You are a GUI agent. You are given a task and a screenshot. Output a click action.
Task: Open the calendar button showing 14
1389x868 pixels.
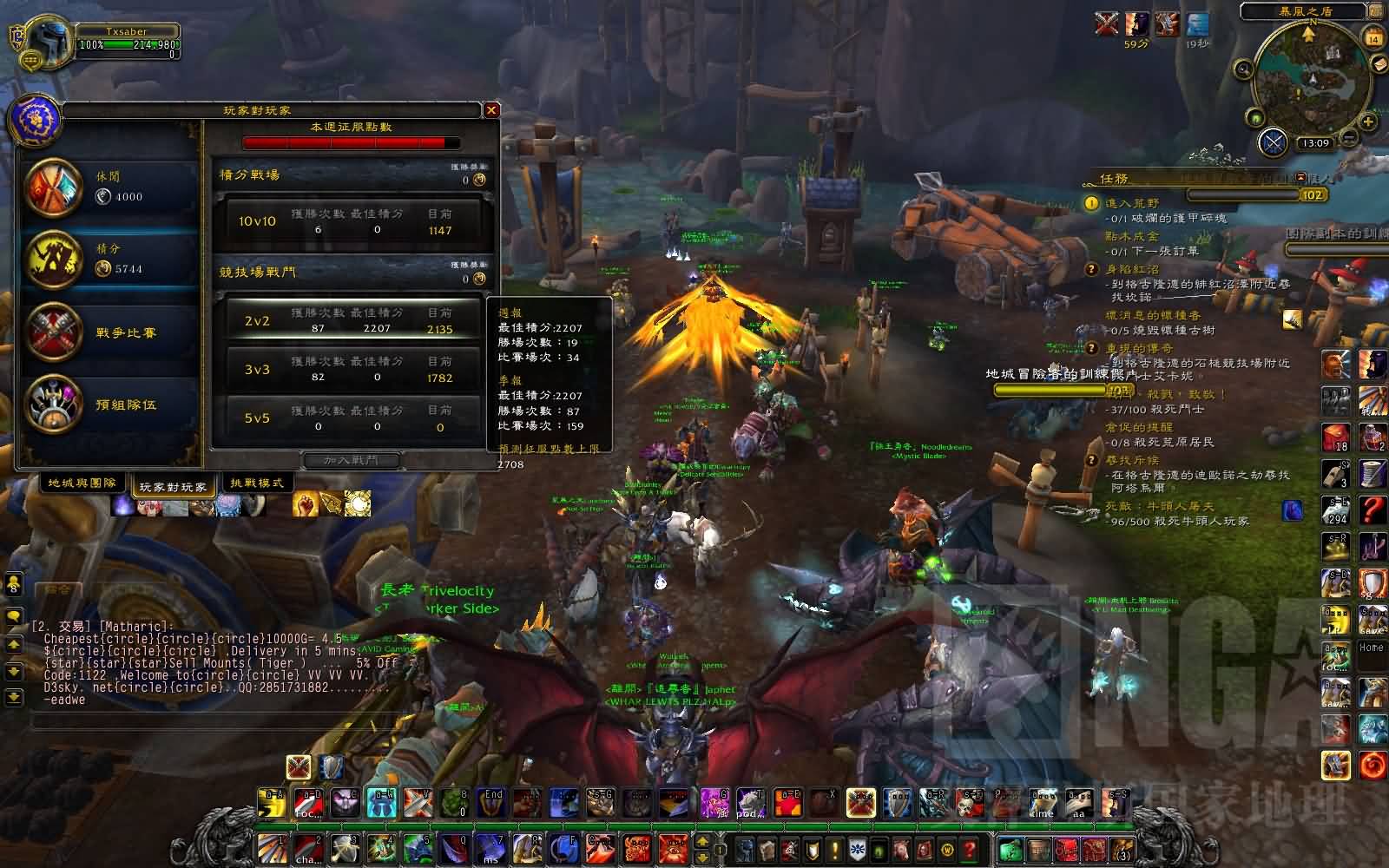tap(1373, 39)
